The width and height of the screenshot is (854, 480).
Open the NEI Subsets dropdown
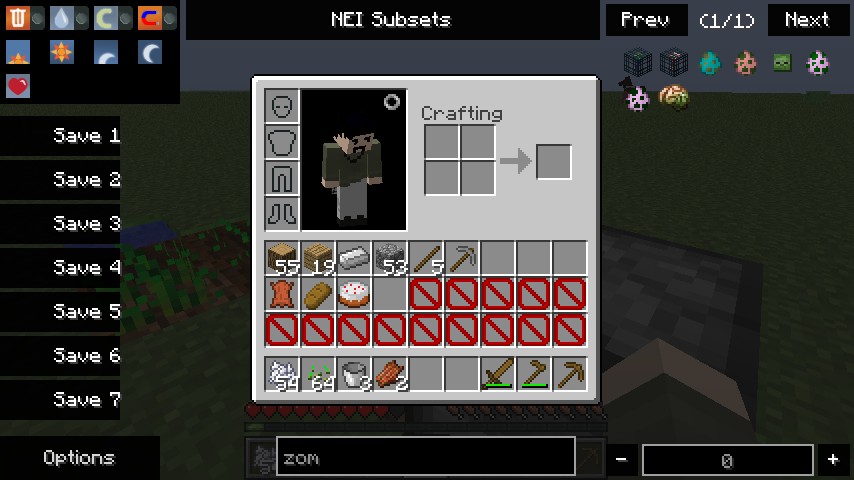391,20
